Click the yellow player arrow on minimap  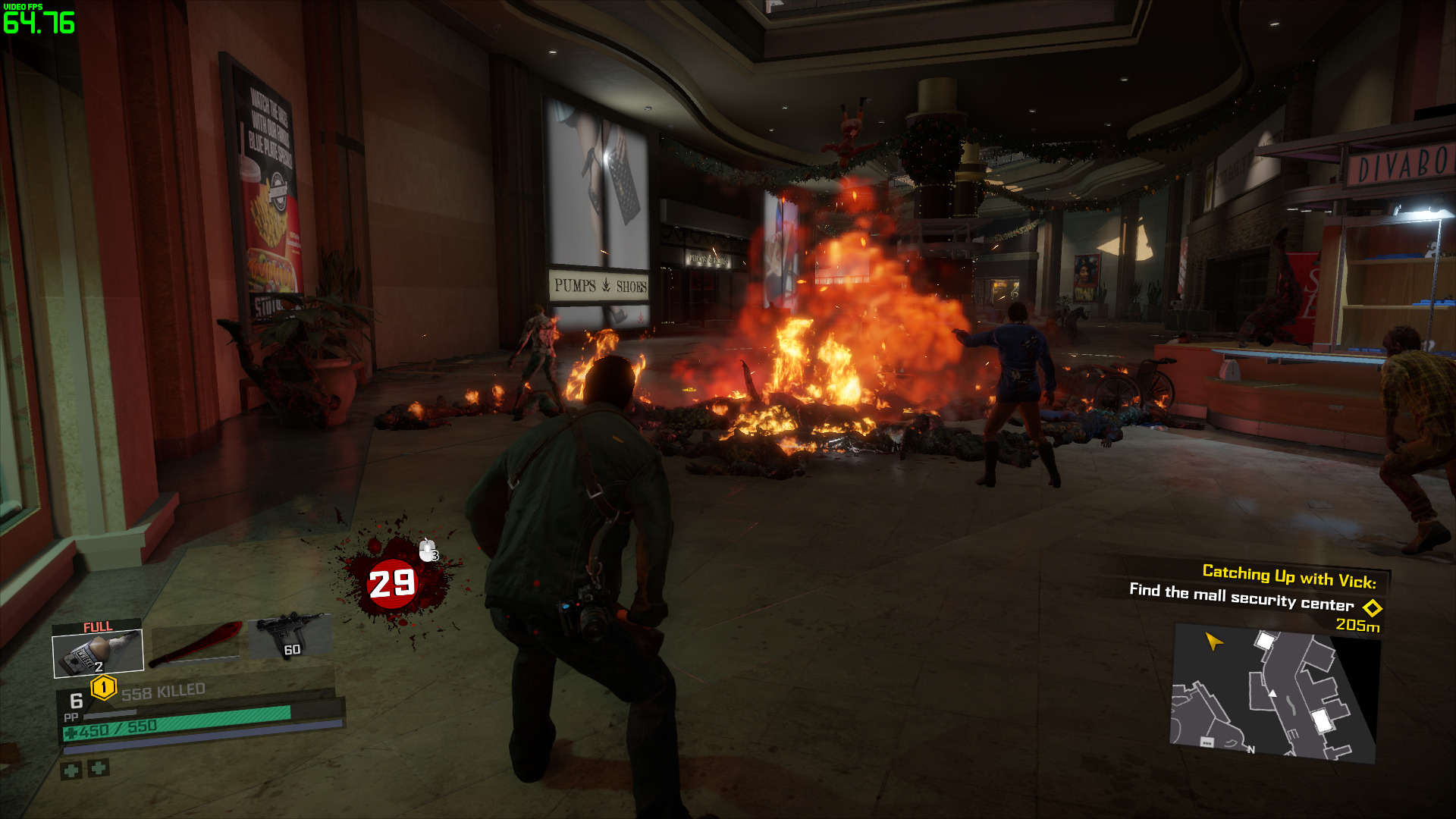1213,642
